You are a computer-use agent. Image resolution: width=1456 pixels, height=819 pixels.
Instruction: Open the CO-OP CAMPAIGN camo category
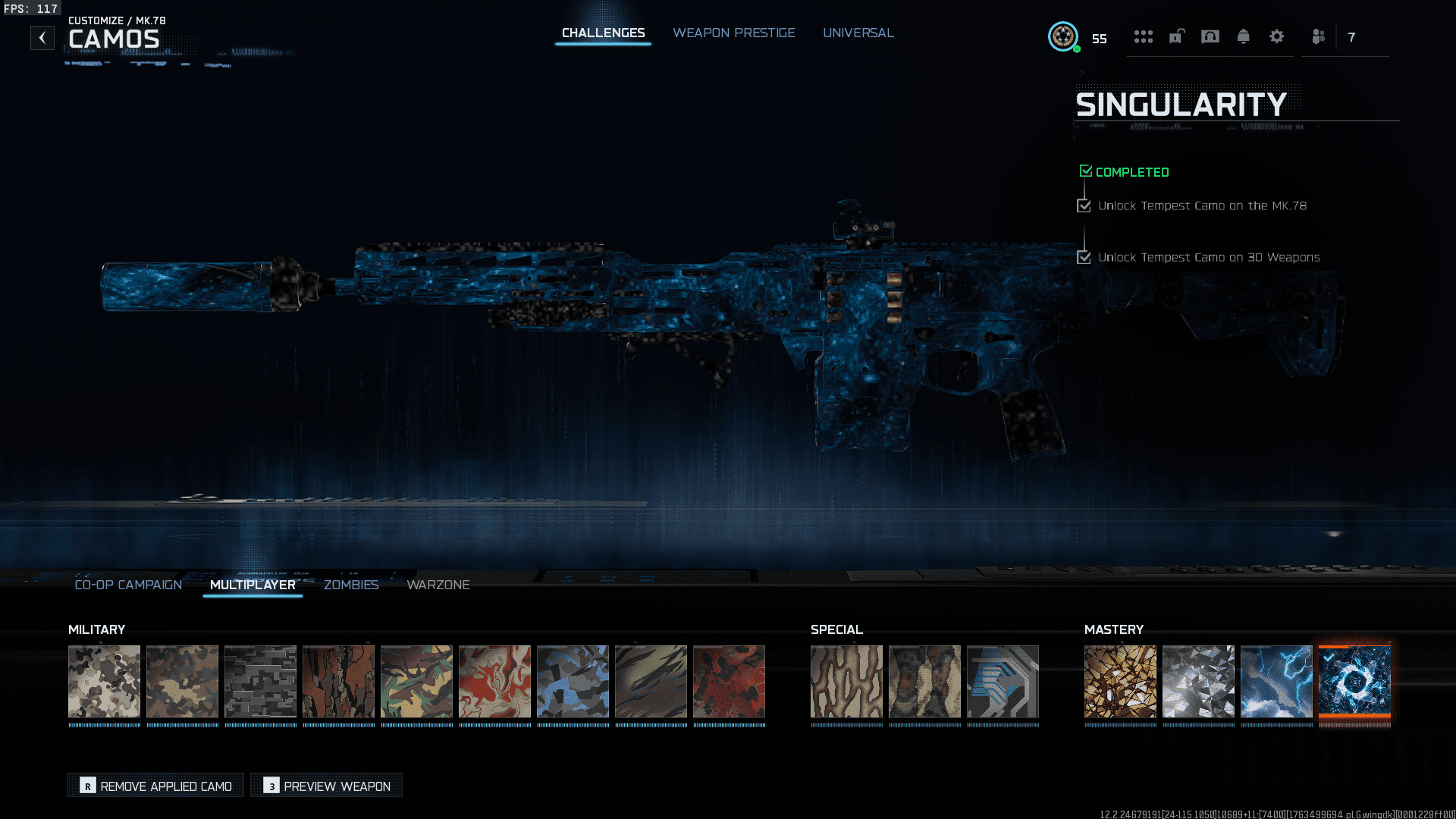point(127,585)
